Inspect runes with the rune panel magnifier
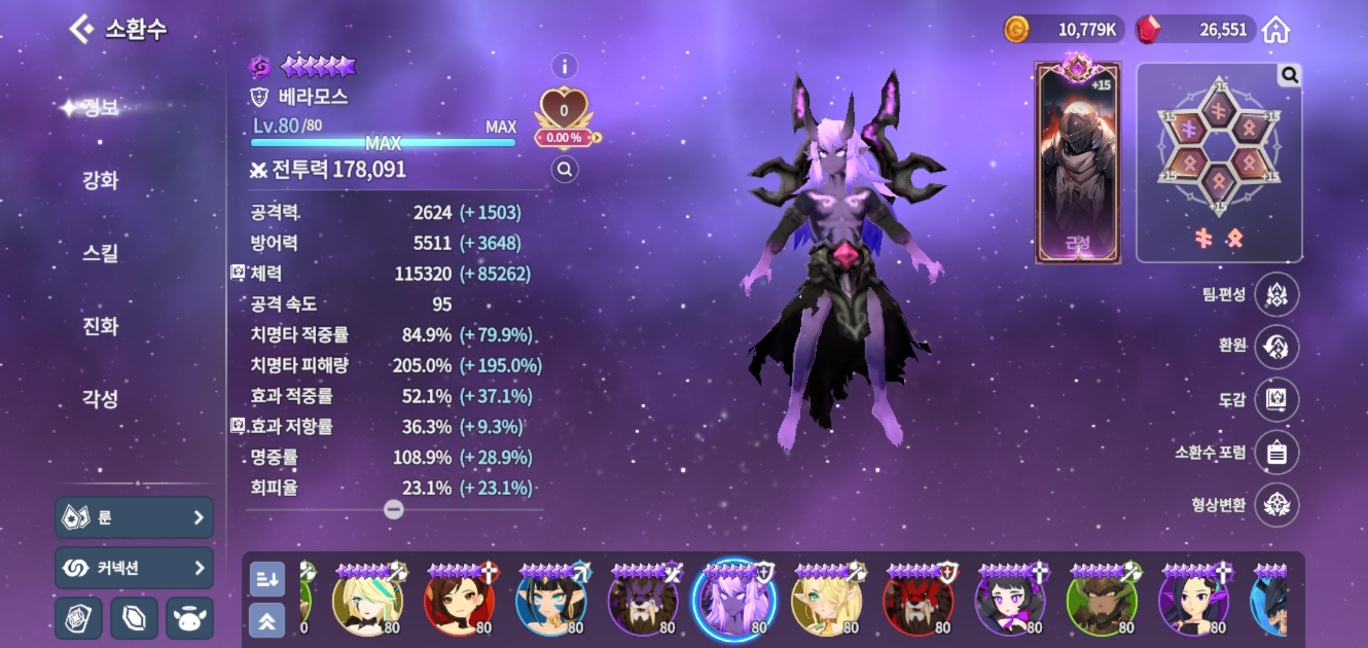Screen dimensions: 1368x648 [x=1289, y=75]
